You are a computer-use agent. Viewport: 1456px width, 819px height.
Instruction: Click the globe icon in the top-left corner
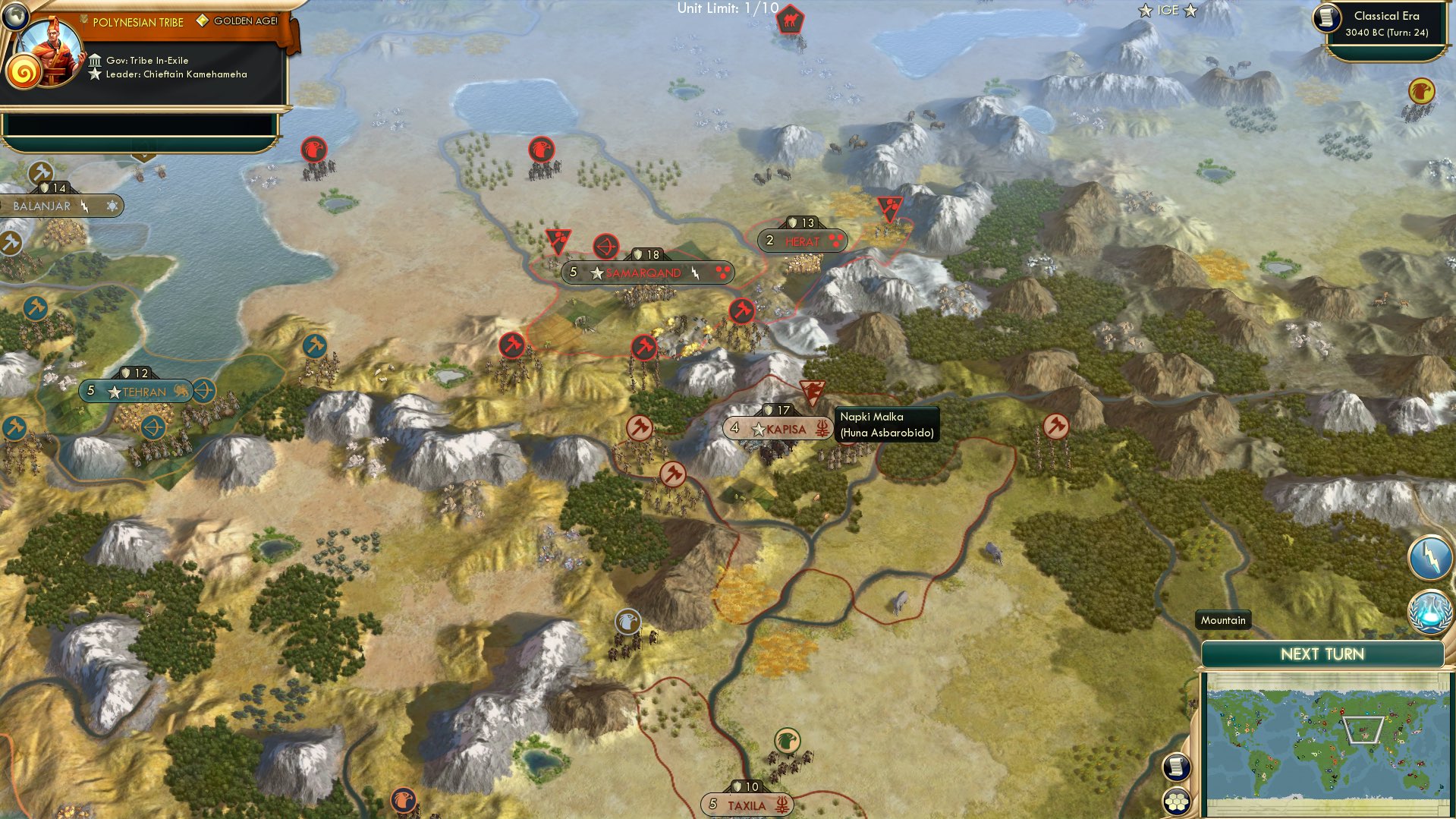14,16
